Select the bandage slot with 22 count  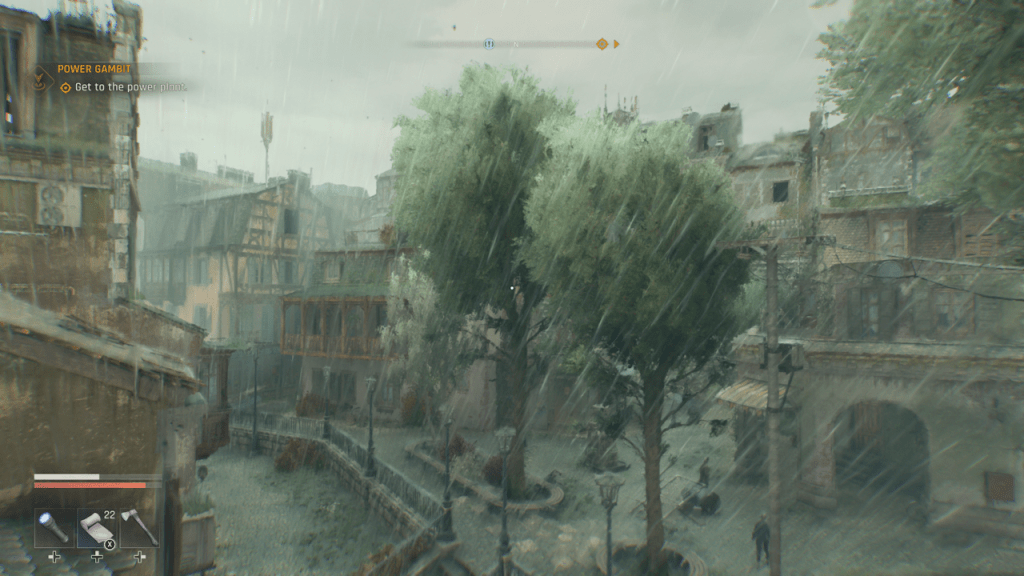pyautogui.click(x=96, y=527)
